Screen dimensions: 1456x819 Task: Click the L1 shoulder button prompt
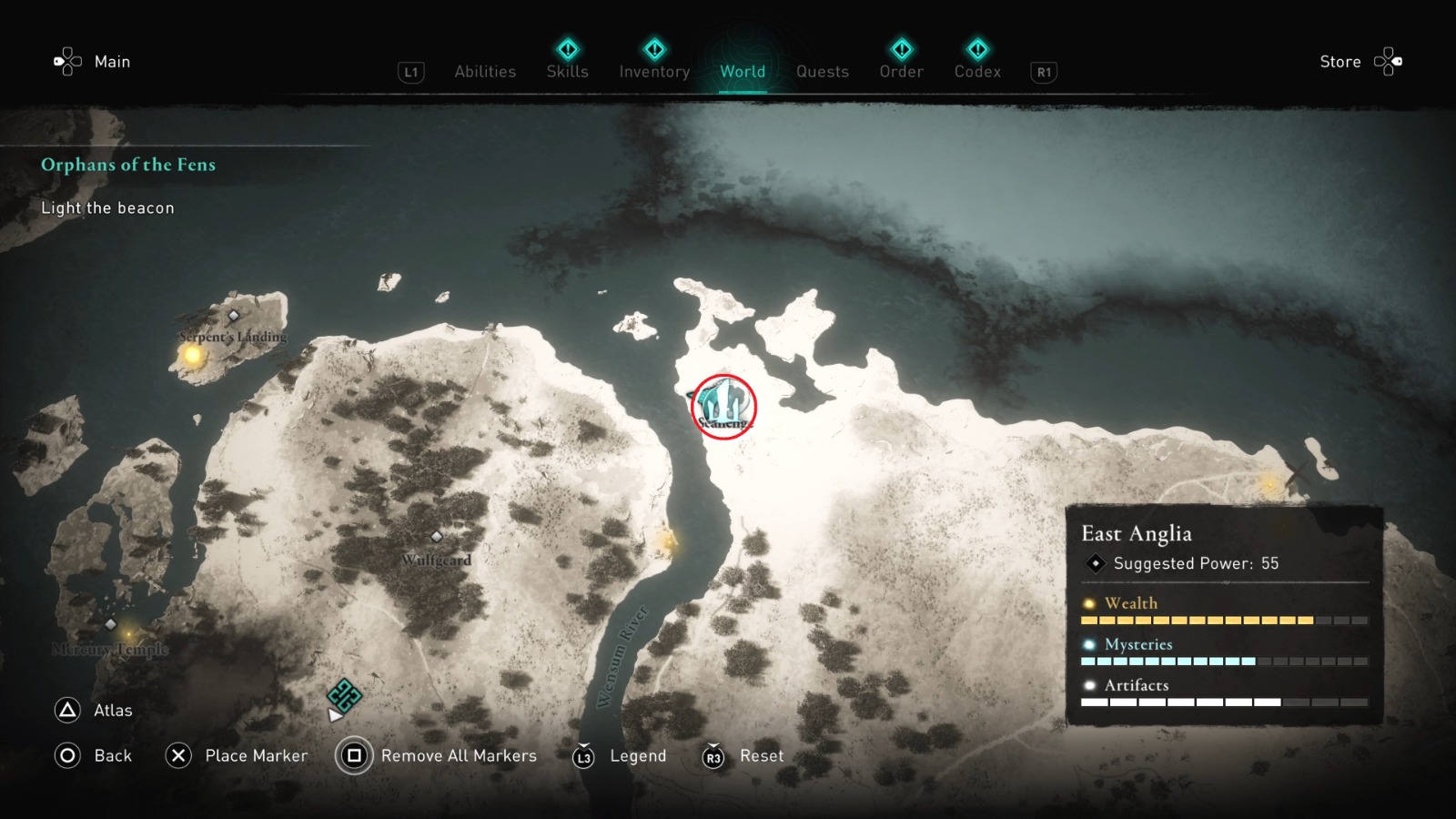point(409,71)
